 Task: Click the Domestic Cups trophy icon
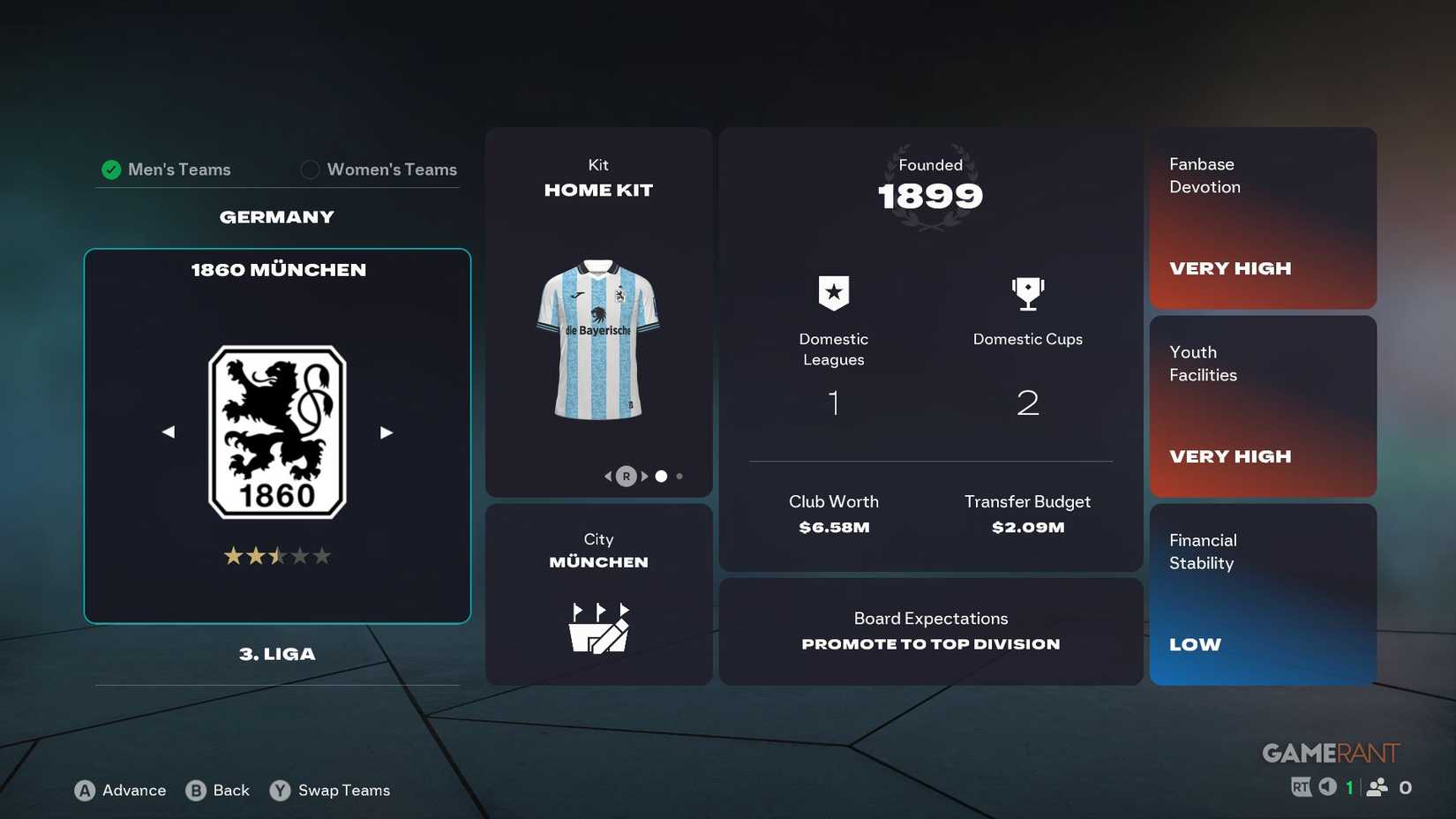pos(1026,292)
